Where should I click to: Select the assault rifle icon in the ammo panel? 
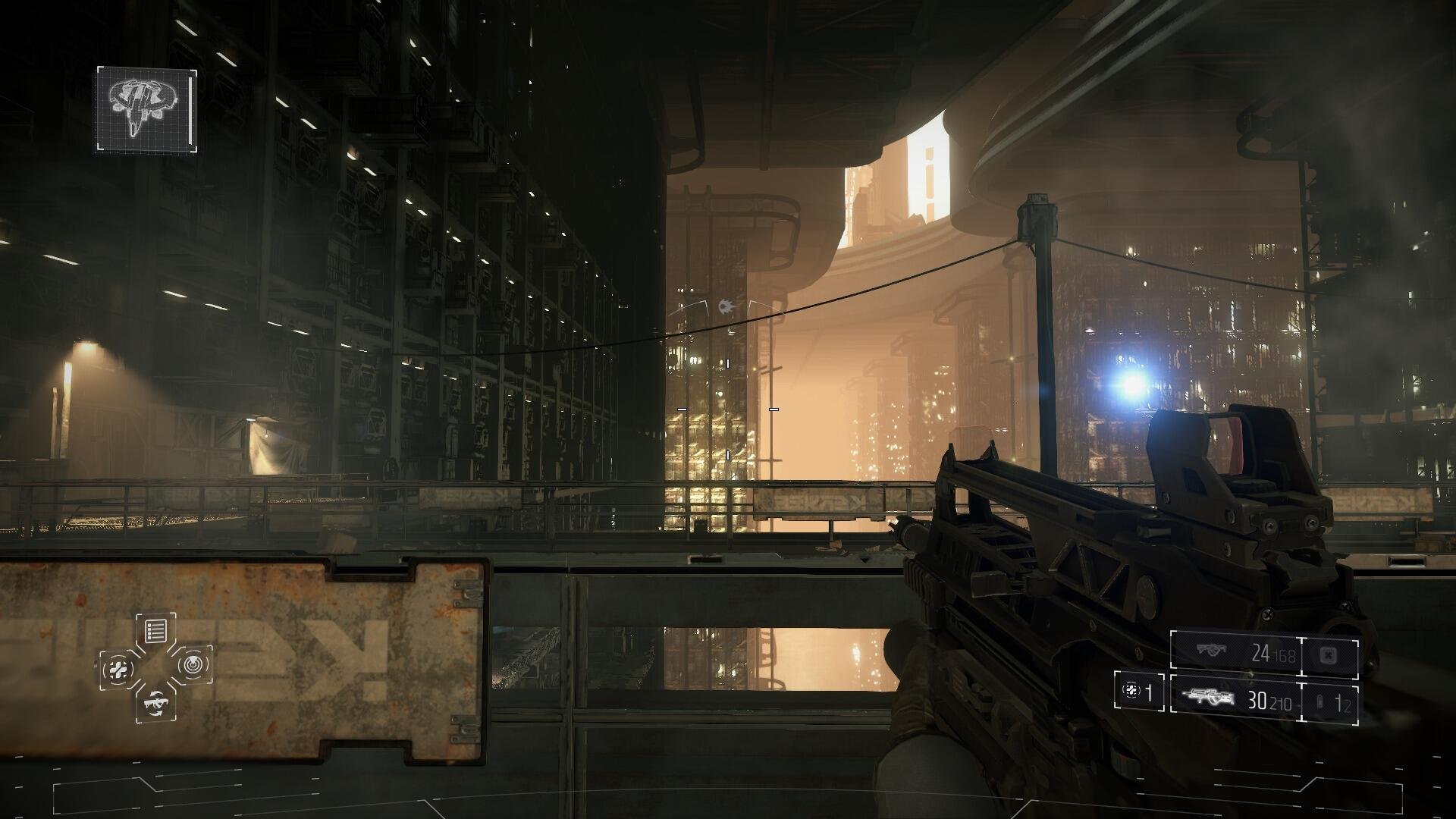click(1207, 696)
